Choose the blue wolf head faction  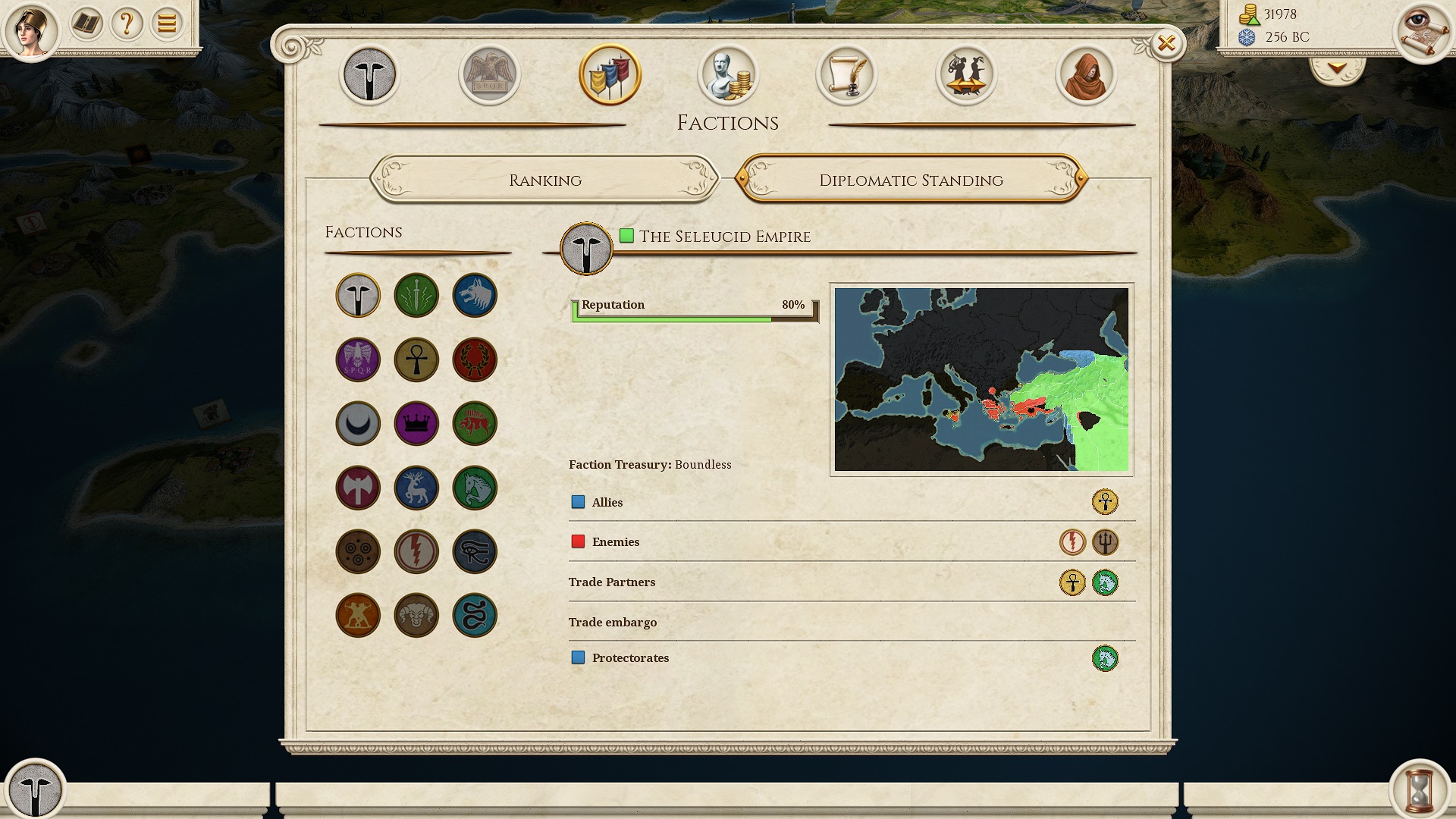pyautogui.click(x=475, y=295)
